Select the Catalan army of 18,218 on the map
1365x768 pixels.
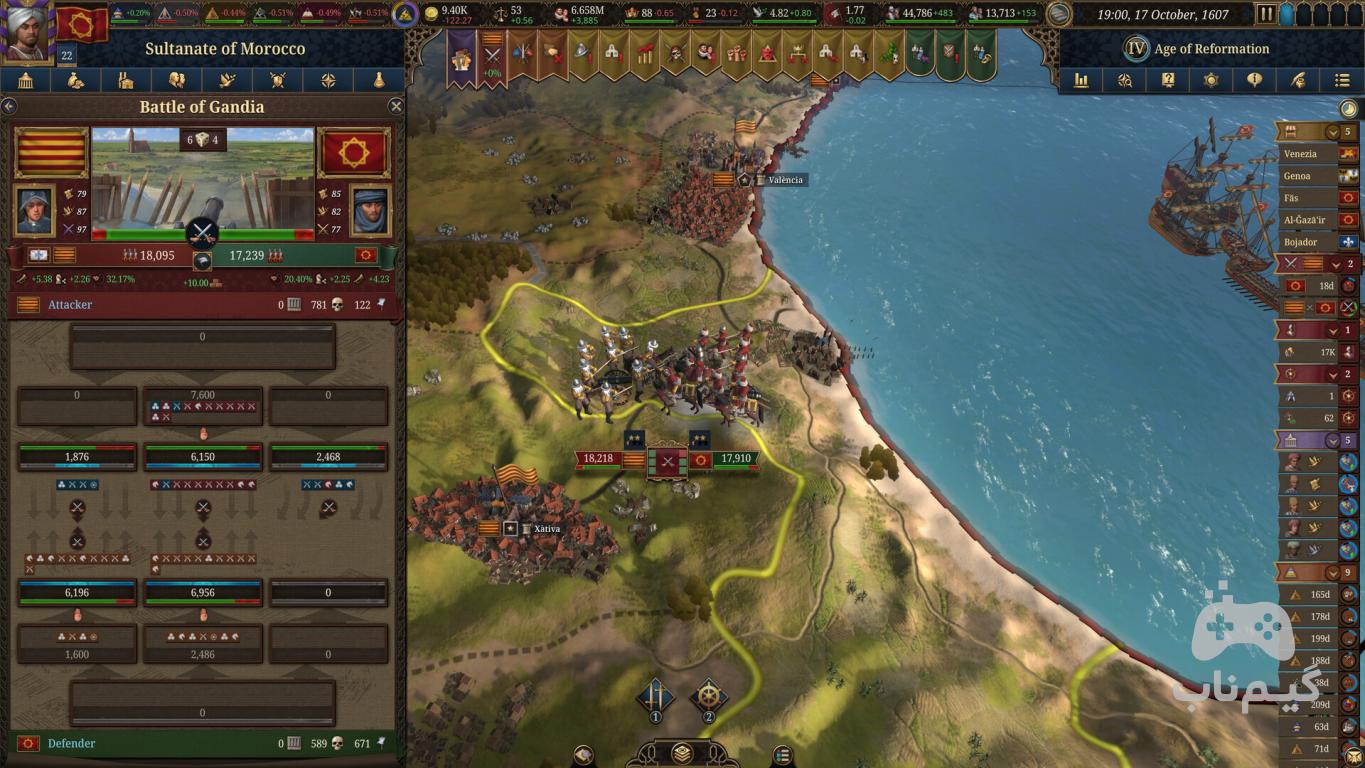point(600,459)
